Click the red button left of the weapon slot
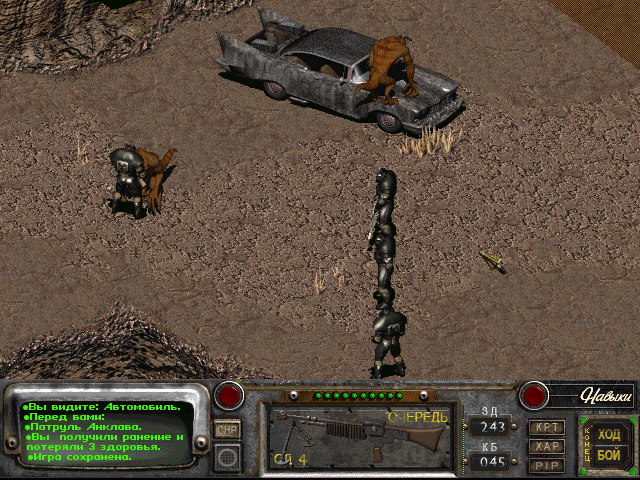The width and height of the screenshot is (640, 480). coord(231,395)
